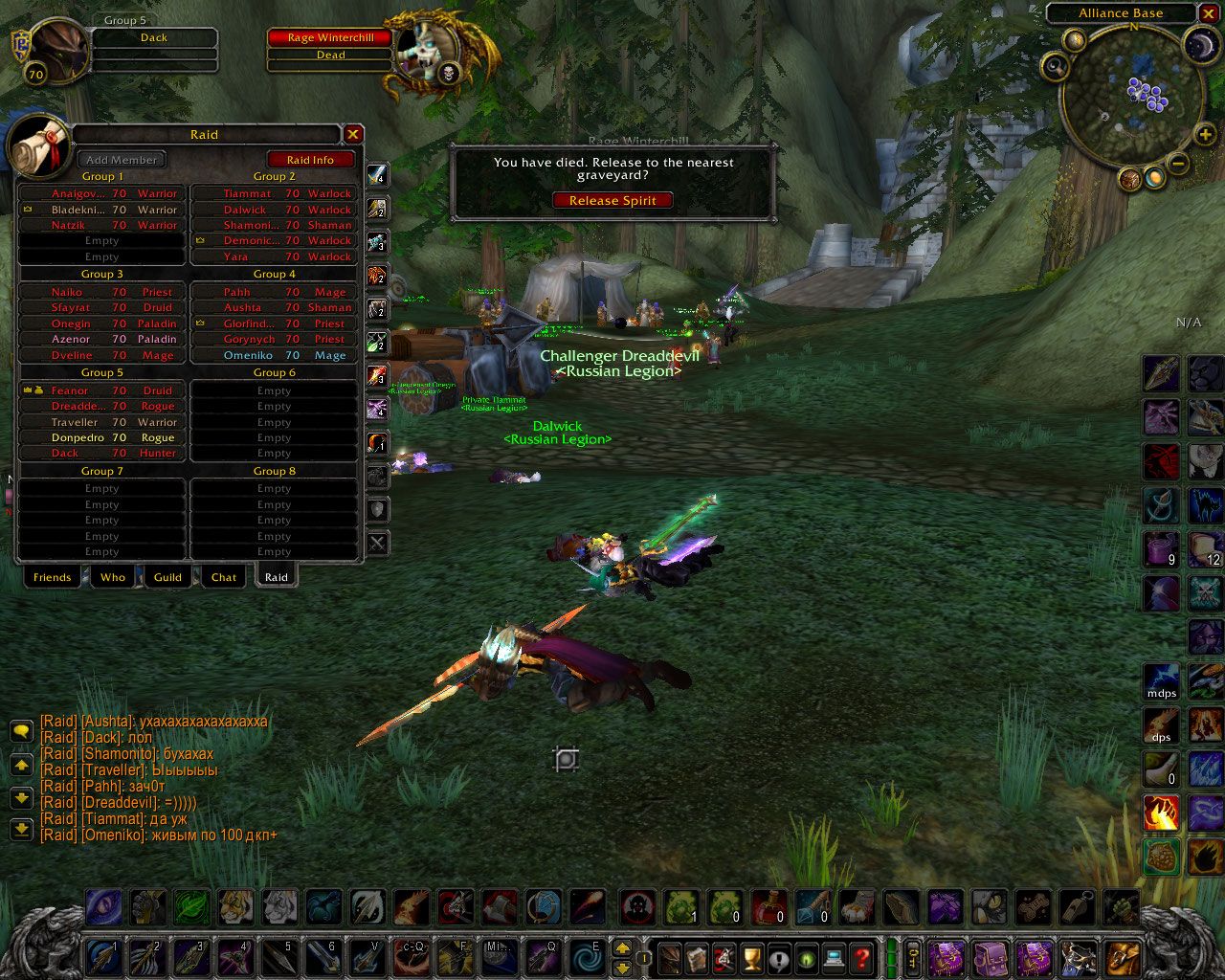Open the Who tab
This screenshot has height=980, width=1225.
tap(113, 577)
